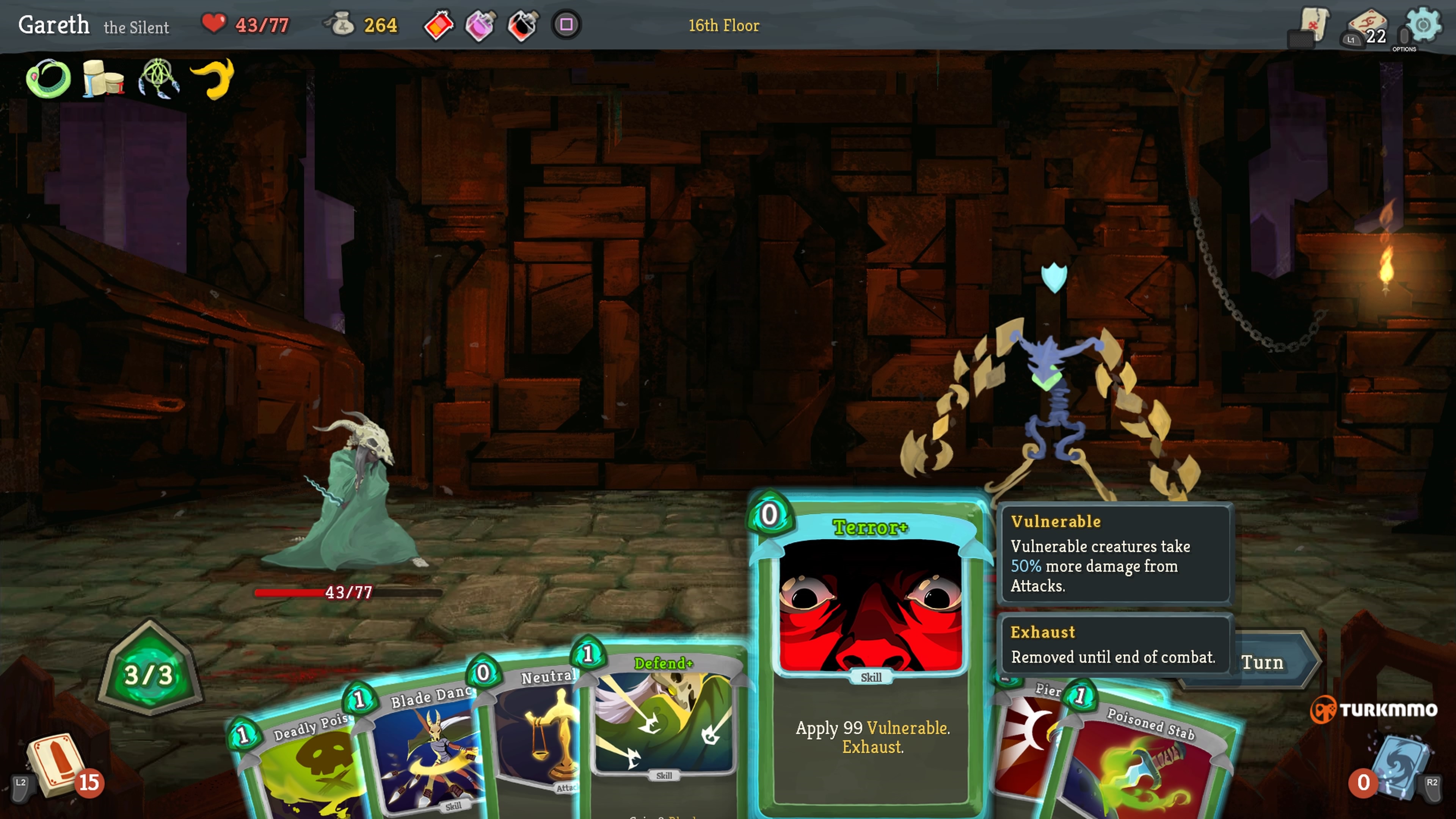This screenshot has height=819, width=1456.
Task: Inspect the dreamcatcher relic
Action: click(x=159, y=78)
